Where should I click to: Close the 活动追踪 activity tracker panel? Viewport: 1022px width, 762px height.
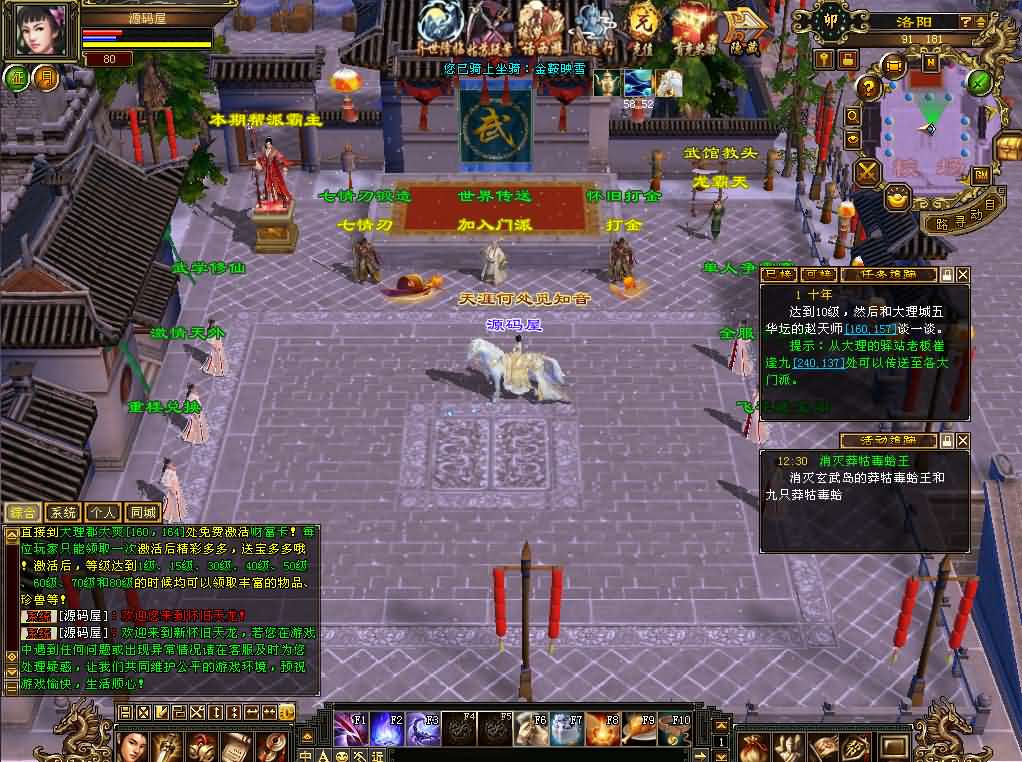[963, 440]
